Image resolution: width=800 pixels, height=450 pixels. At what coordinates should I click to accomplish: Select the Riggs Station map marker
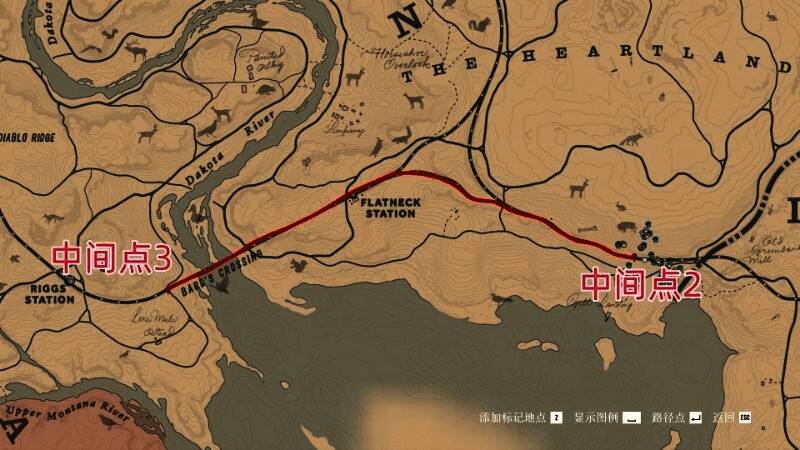point(71,281)
